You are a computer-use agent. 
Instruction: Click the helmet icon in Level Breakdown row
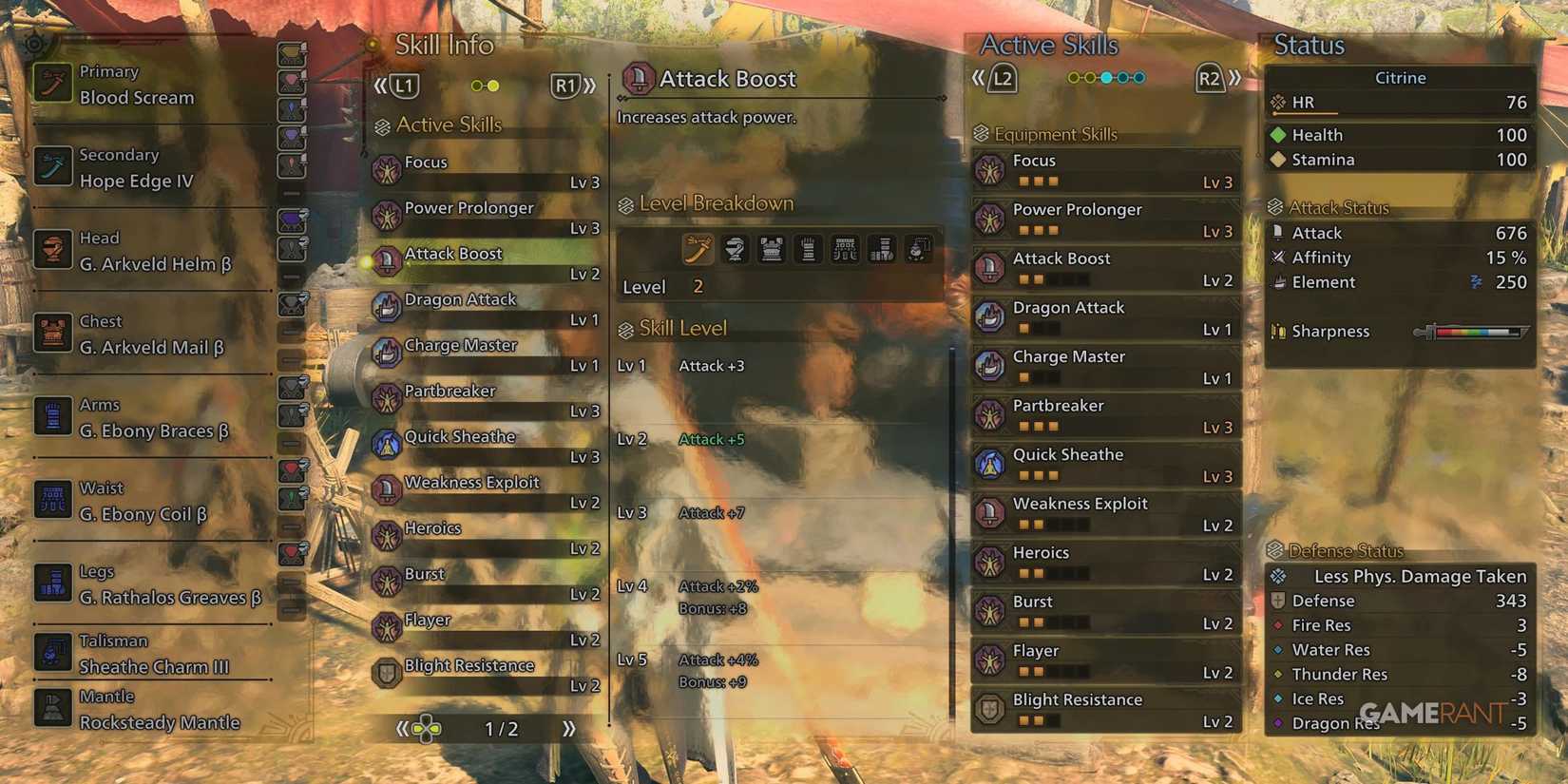point(735,249)
